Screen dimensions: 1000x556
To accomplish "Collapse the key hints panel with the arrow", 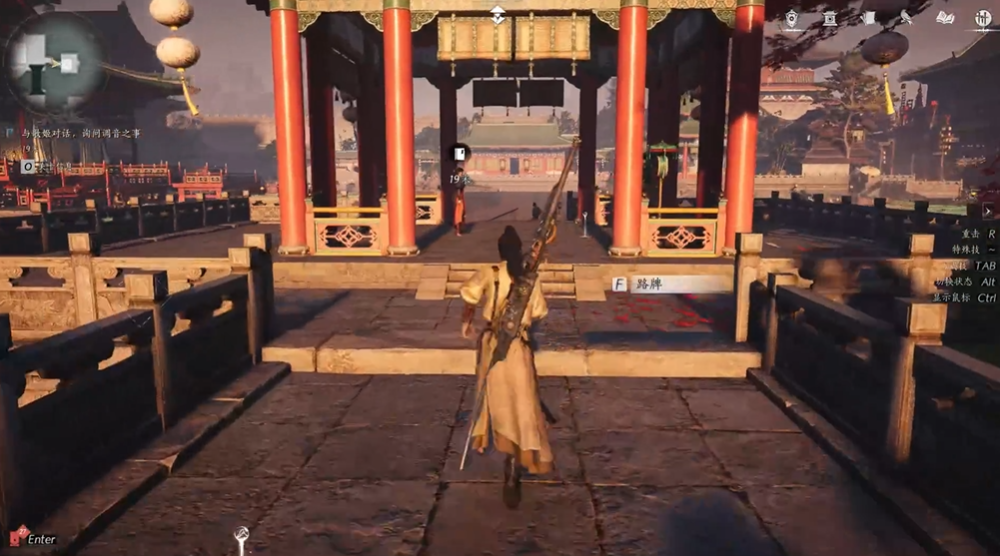I will [x=988, y=211].
